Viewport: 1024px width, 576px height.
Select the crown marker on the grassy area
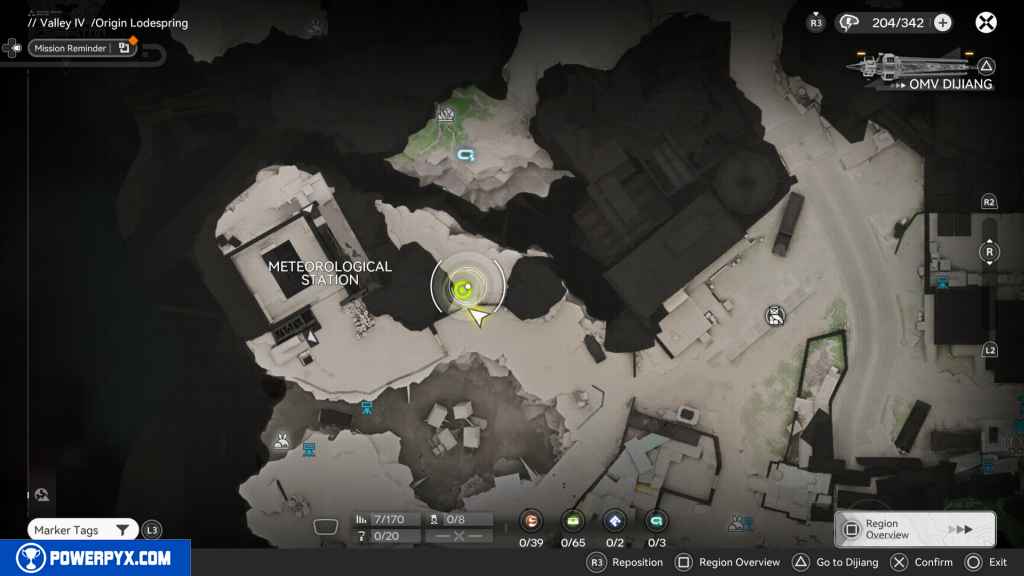446,114
